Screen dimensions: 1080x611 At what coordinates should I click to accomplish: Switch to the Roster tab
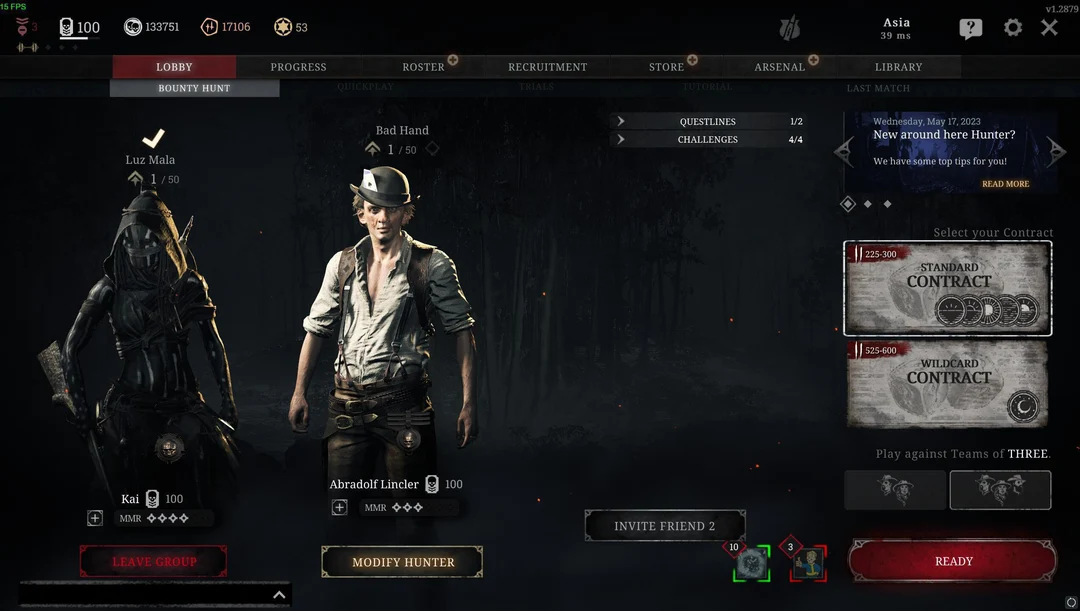[x=423, y=67]
